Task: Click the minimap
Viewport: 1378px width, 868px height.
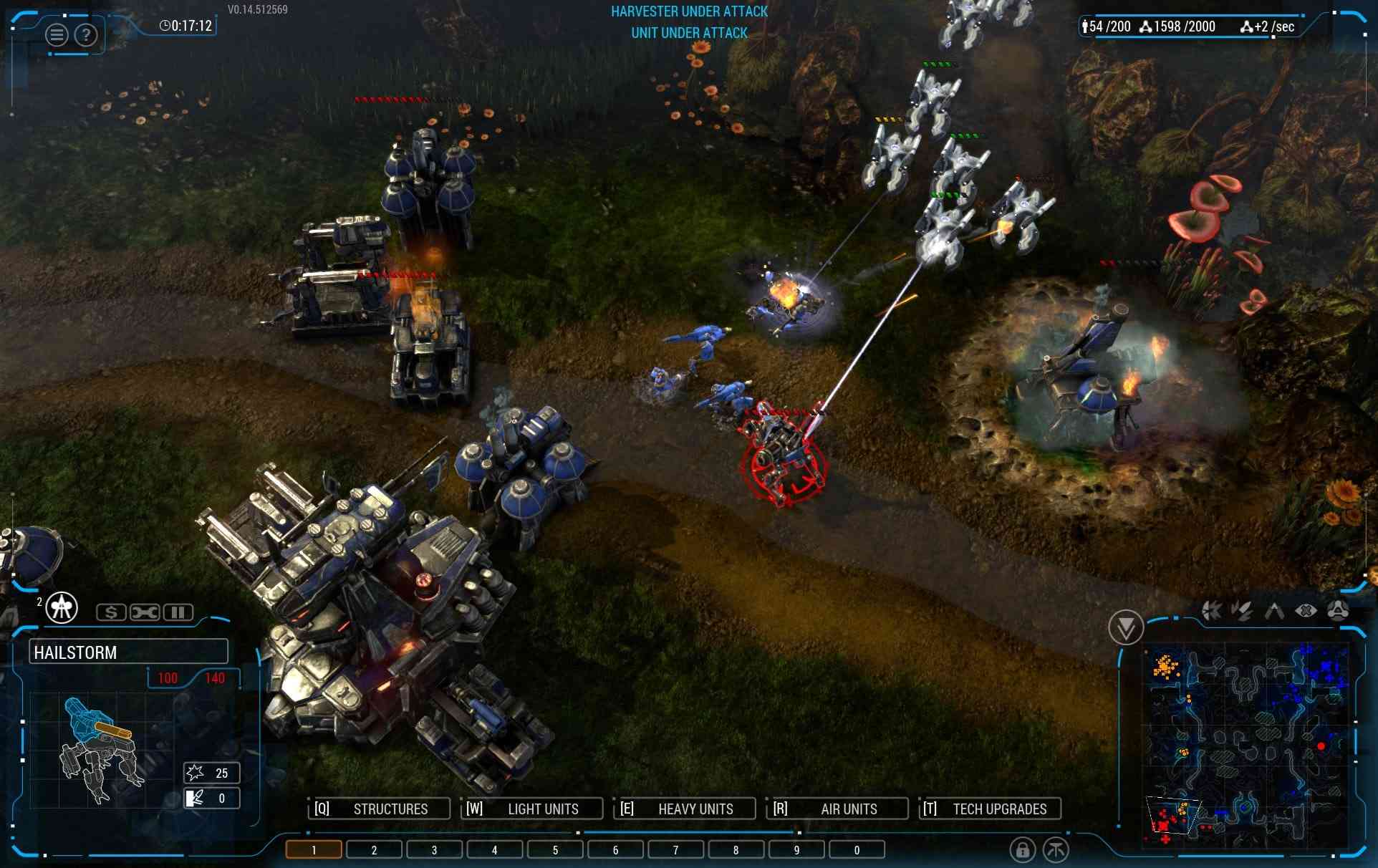Action: pyautogui.click(x=1246, y=745)
